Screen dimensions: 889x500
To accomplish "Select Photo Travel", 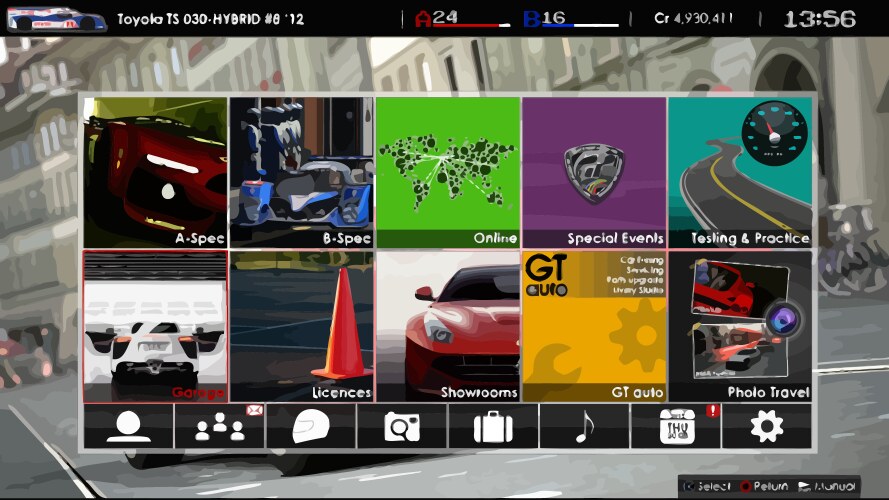I will point(740,326).
